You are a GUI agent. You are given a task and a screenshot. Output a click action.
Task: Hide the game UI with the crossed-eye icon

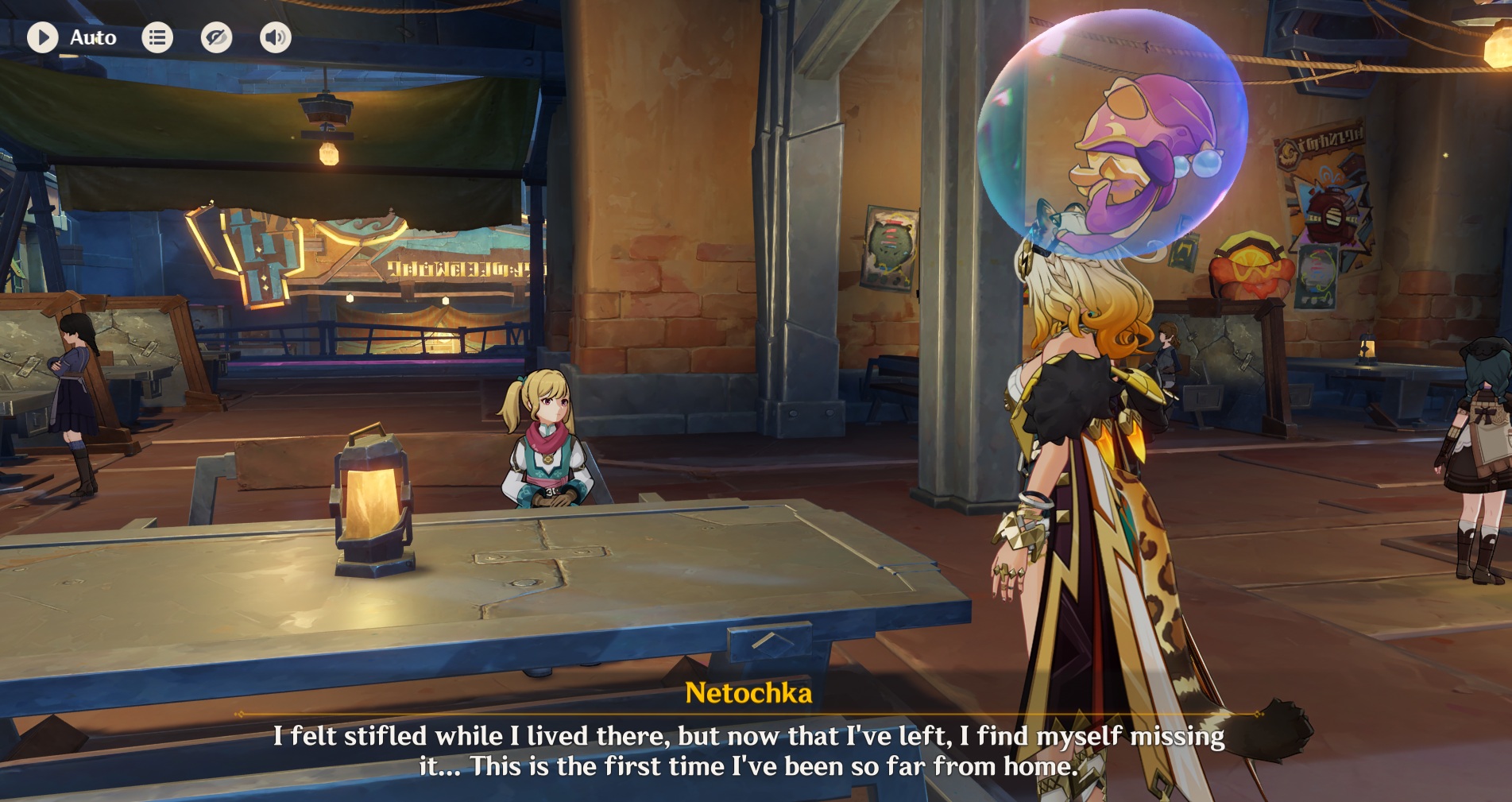pyautogui.click(x=216, y=37)
